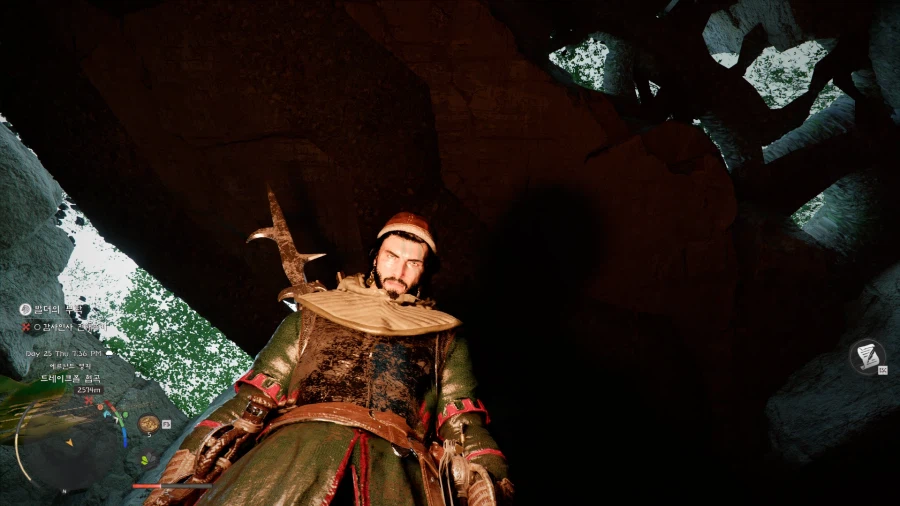Click the green leaves icon beside the minimap
This screenshot has width=900, height=506.
coord(144,460)
